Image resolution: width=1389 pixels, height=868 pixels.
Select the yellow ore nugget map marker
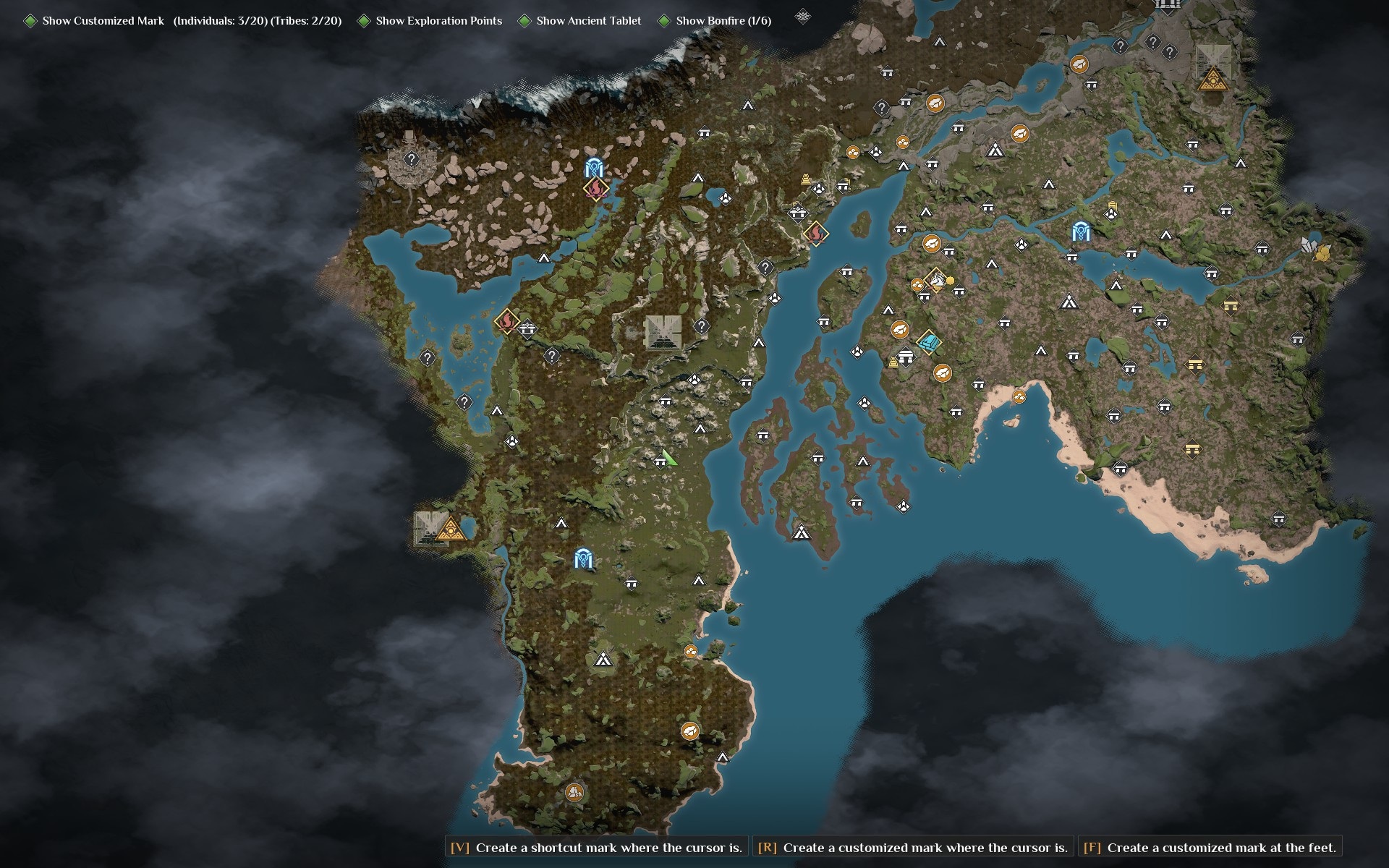1323,252
